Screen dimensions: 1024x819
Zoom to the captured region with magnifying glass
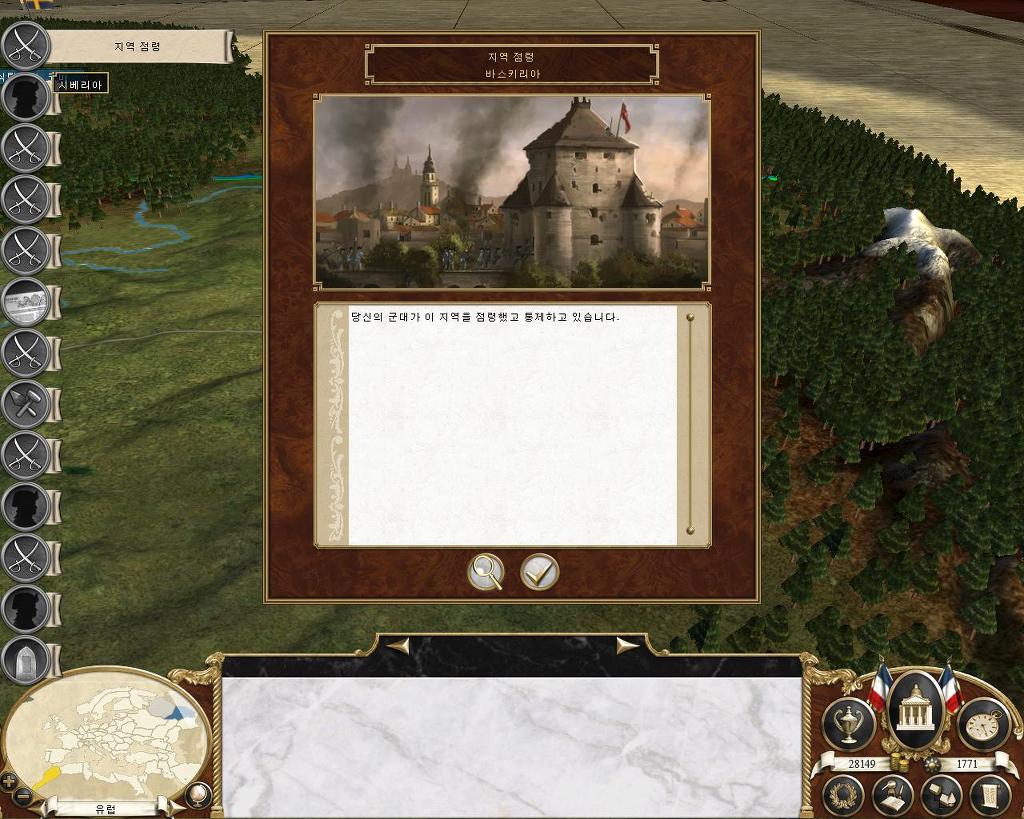486,572
